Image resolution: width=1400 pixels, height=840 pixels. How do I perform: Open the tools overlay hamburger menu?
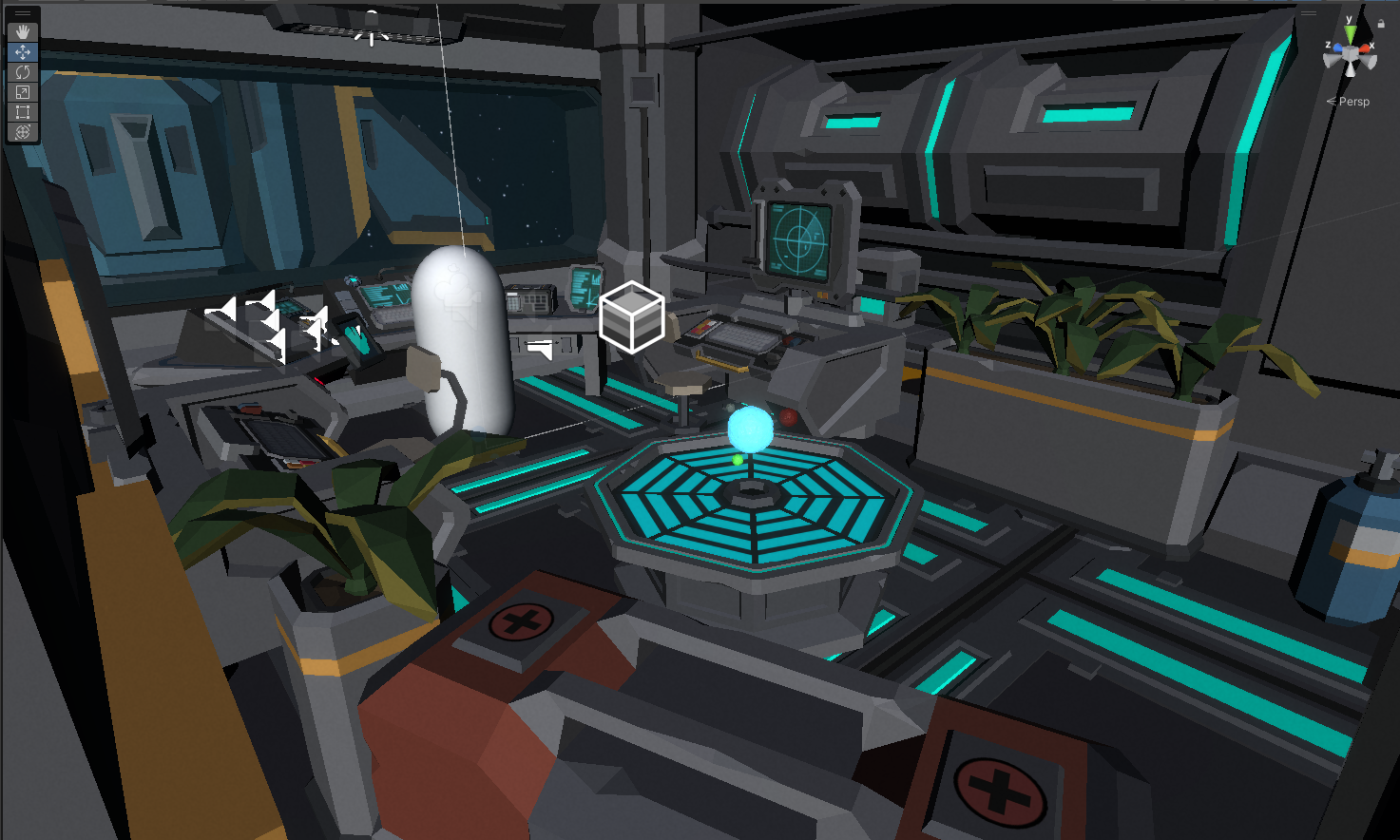click(23, 12)
